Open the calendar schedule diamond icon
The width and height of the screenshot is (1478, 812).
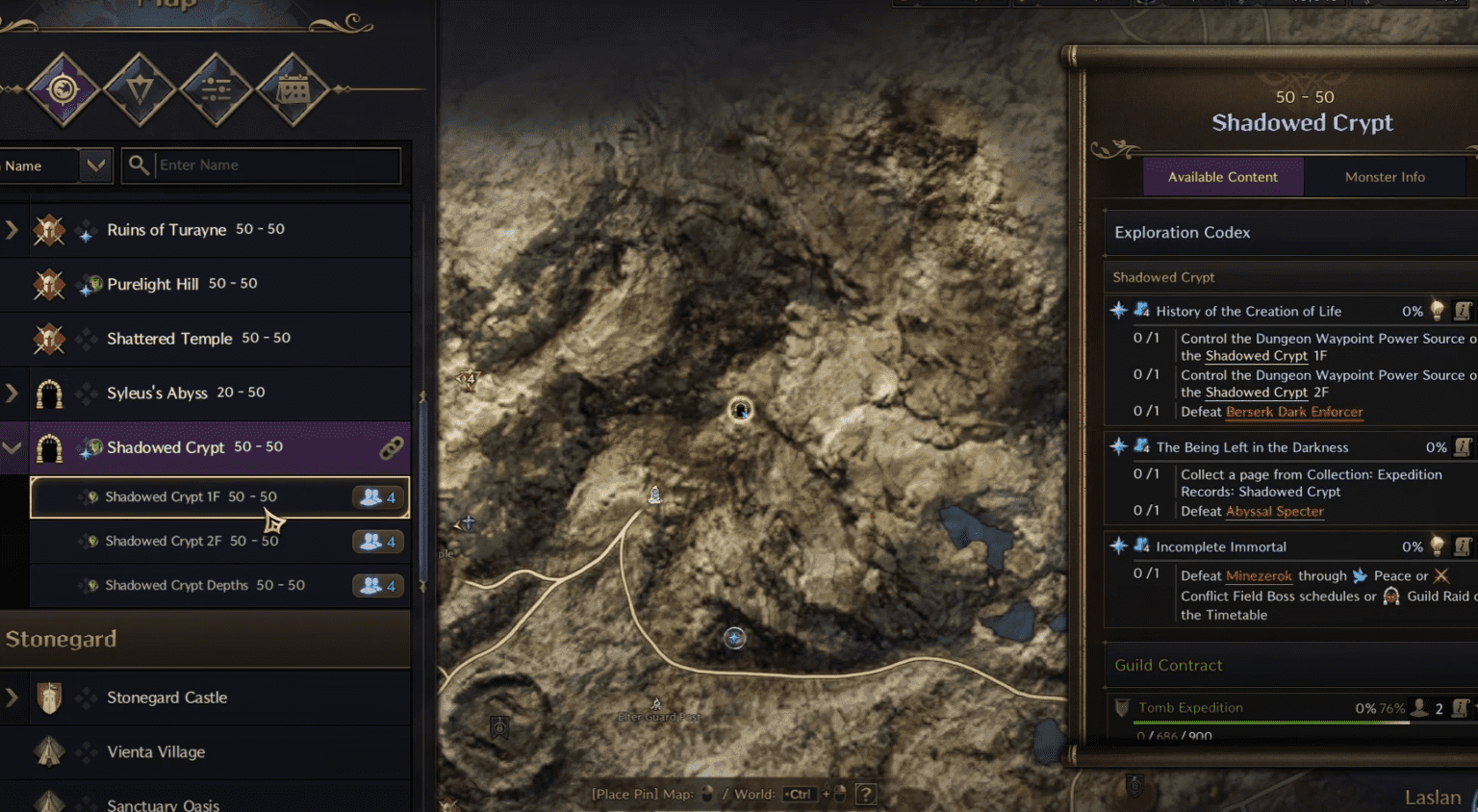click(292, 89)
